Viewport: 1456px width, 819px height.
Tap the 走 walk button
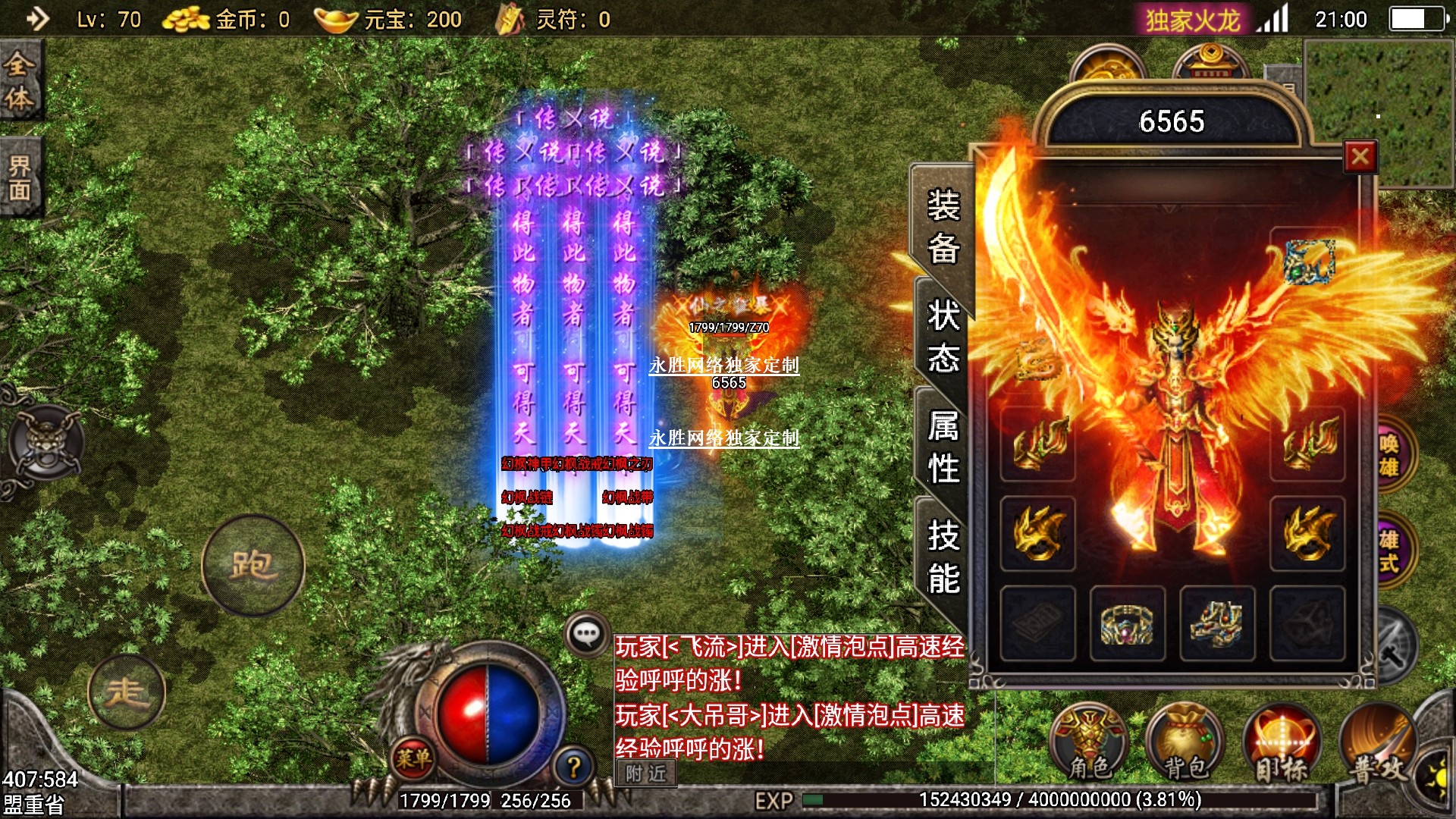126,692
